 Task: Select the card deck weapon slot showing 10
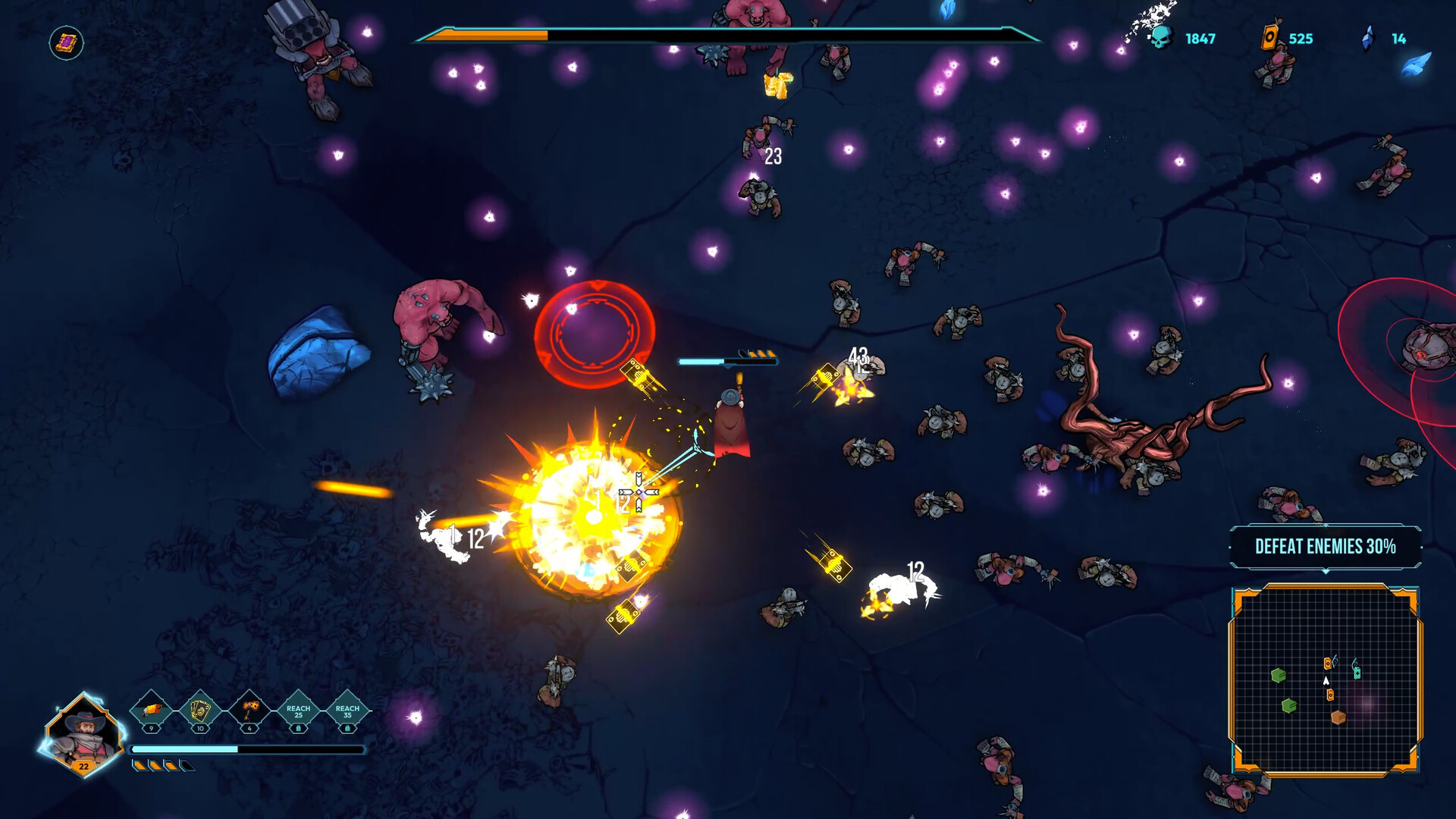(199, 708)
